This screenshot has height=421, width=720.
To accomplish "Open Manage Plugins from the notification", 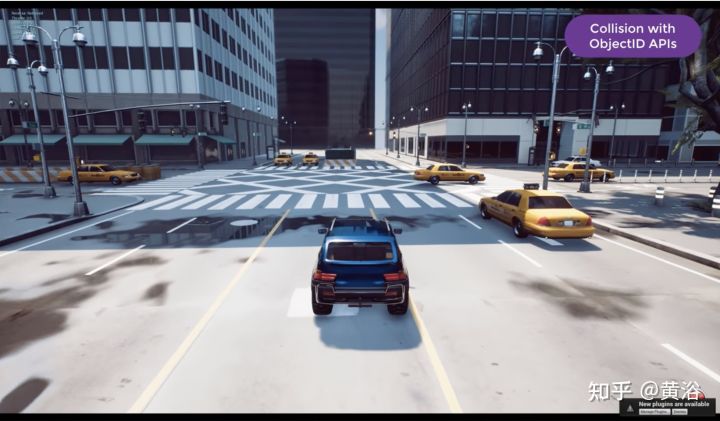I will pos(653,411).
